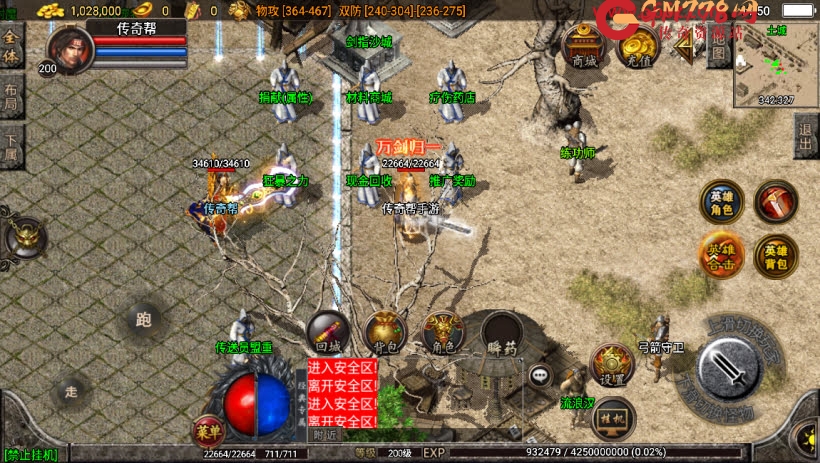
Task: Switch movement to 跑 run mode
Action: tap(143, 320)
